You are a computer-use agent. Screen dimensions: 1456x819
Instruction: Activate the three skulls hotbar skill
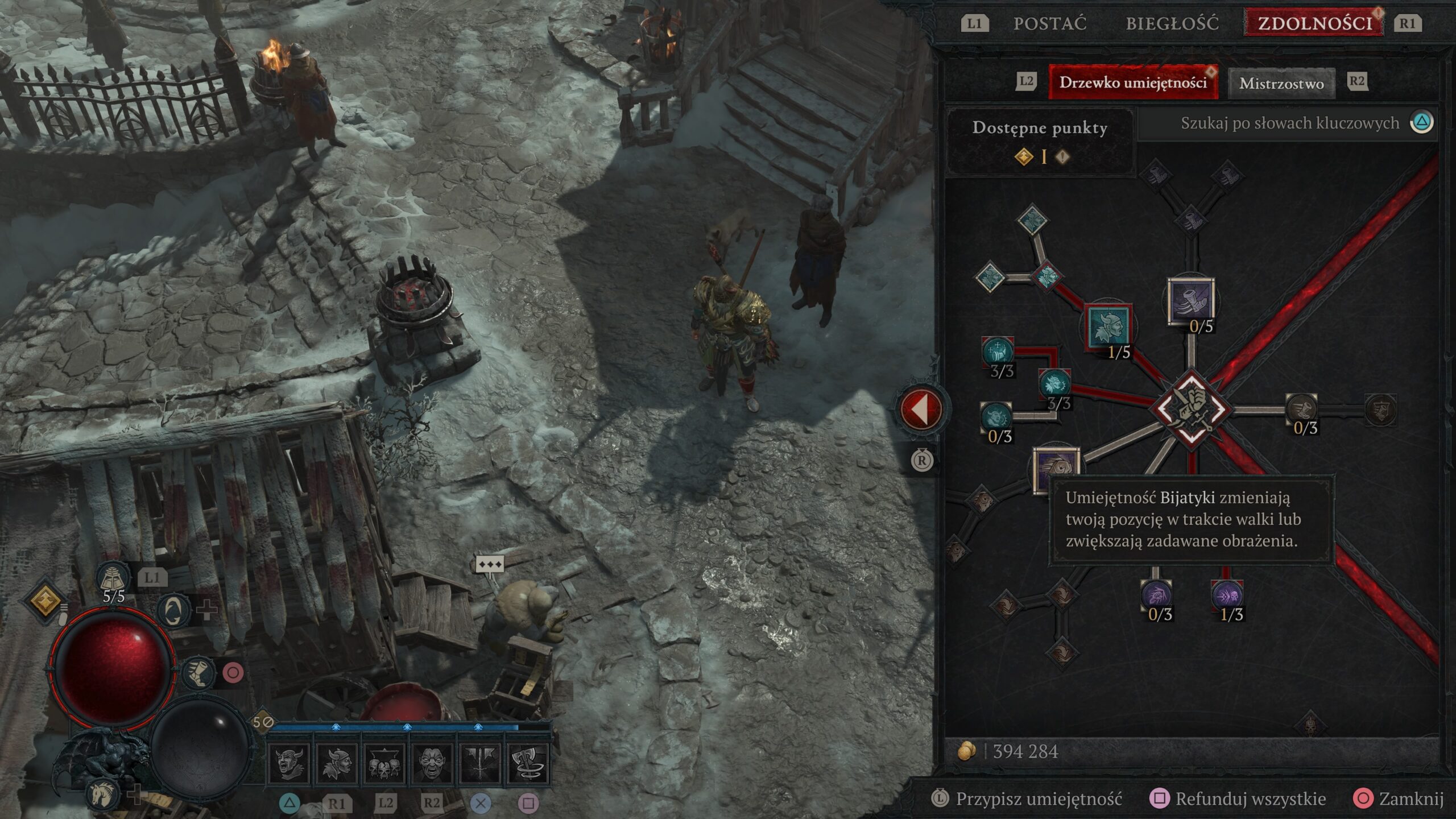coord(384,763)
